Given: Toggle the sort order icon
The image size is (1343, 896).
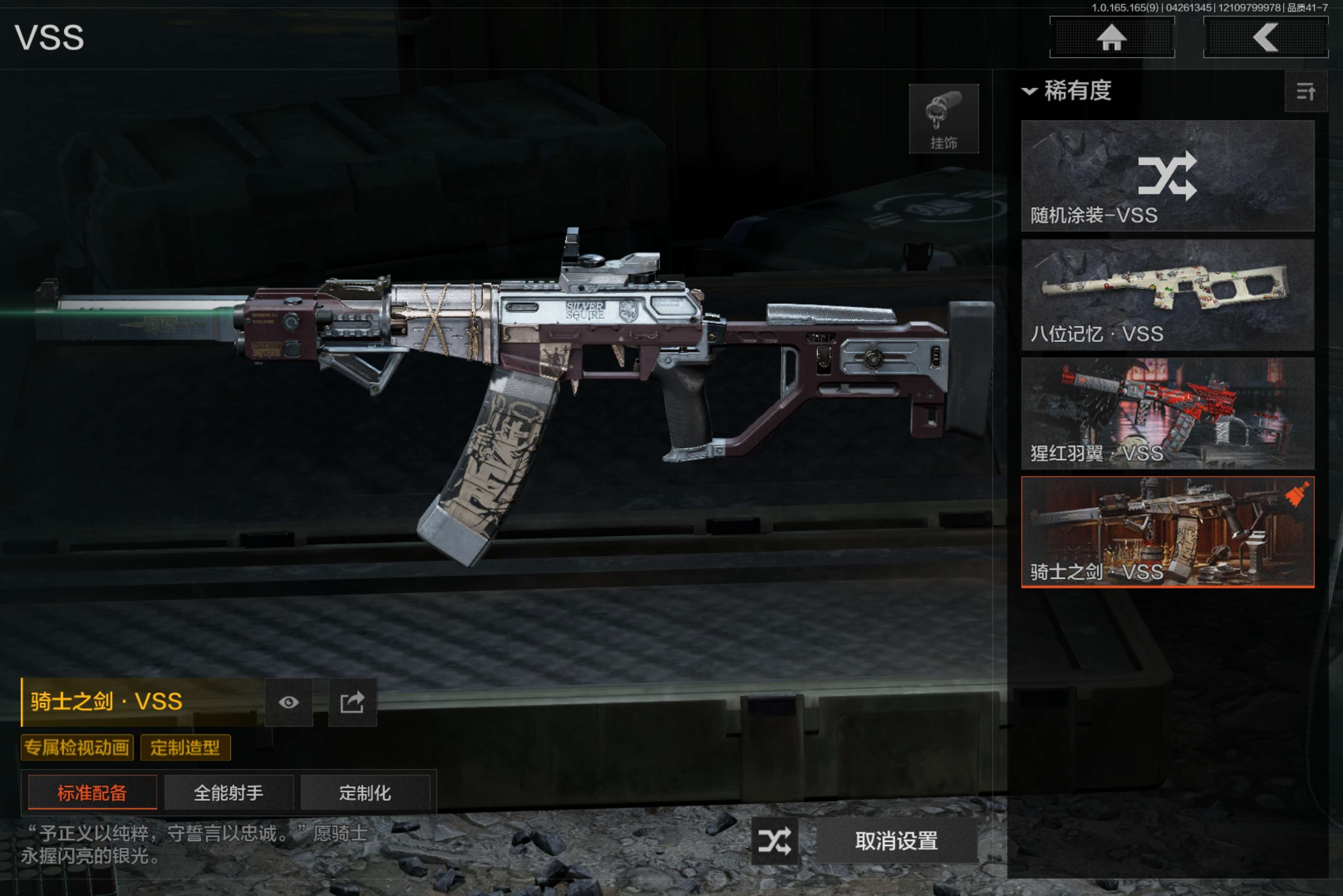Looking at the screenshot, I should tap(1305, 91).
